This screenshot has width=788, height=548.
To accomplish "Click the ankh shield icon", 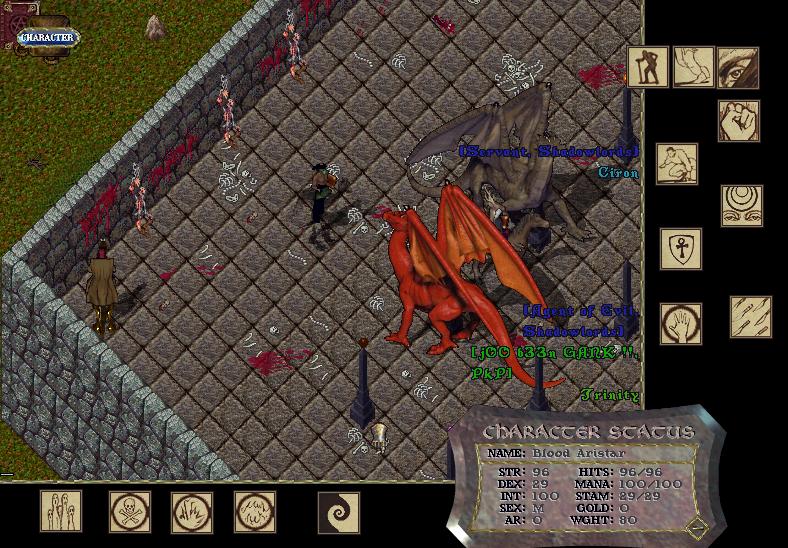I will click(681, 249).
